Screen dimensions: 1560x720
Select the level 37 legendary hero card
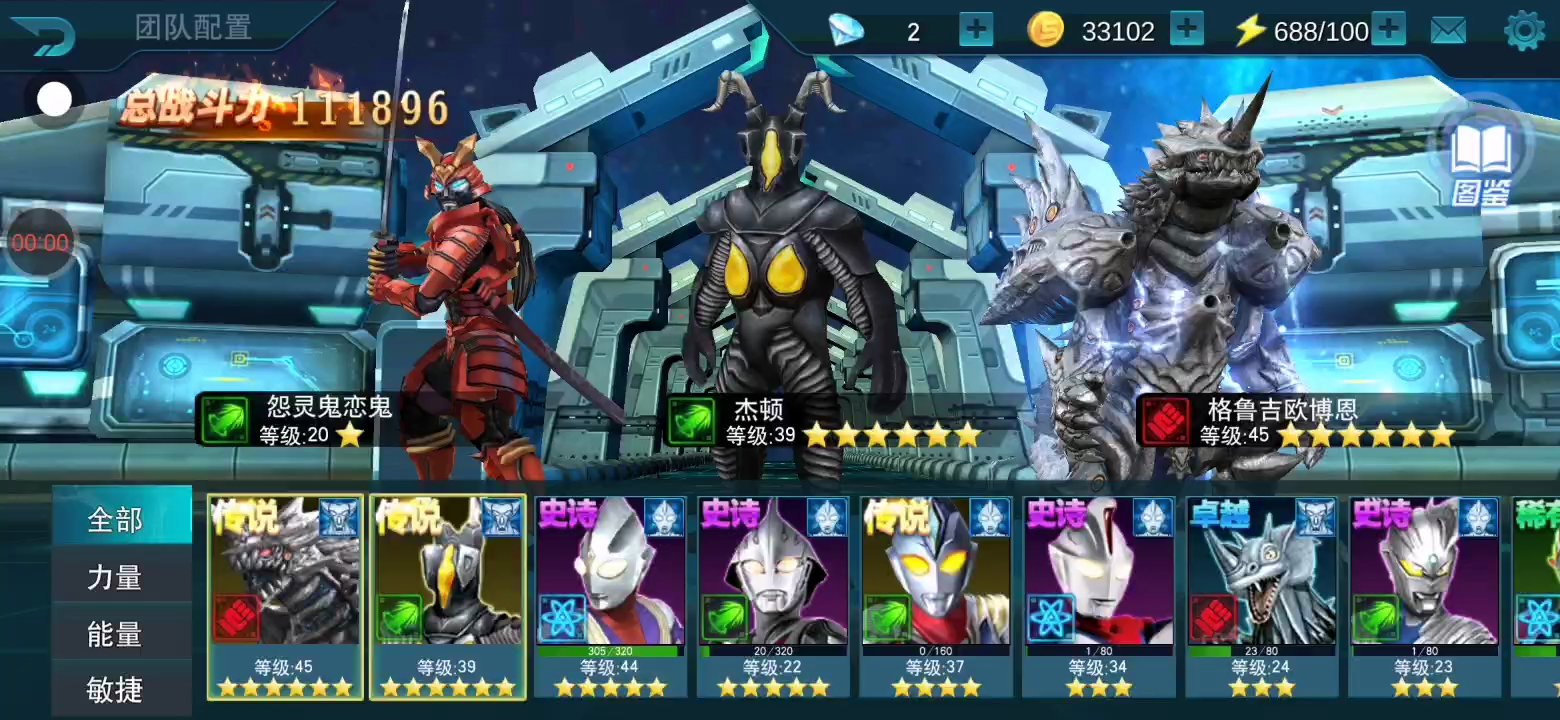click(x=936, y=596)
